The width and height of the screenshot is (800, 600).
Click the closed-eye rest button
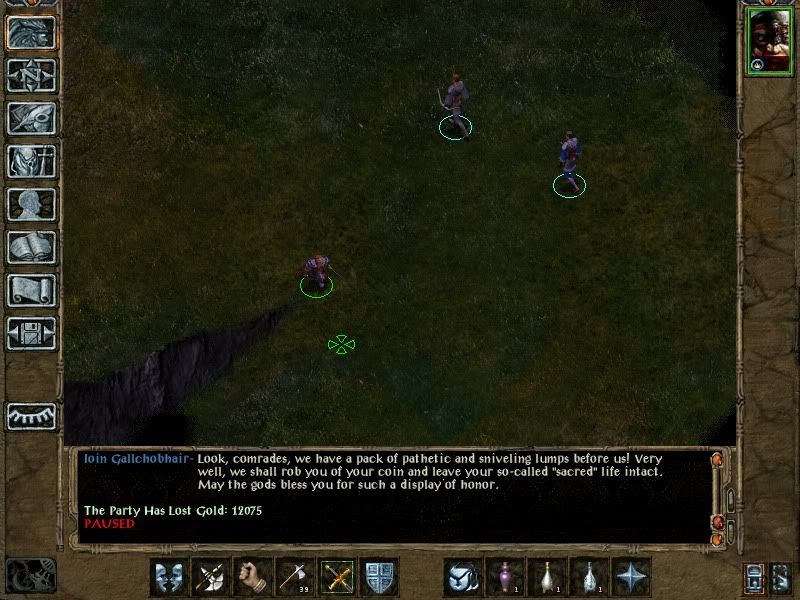(x=31, y=415)
